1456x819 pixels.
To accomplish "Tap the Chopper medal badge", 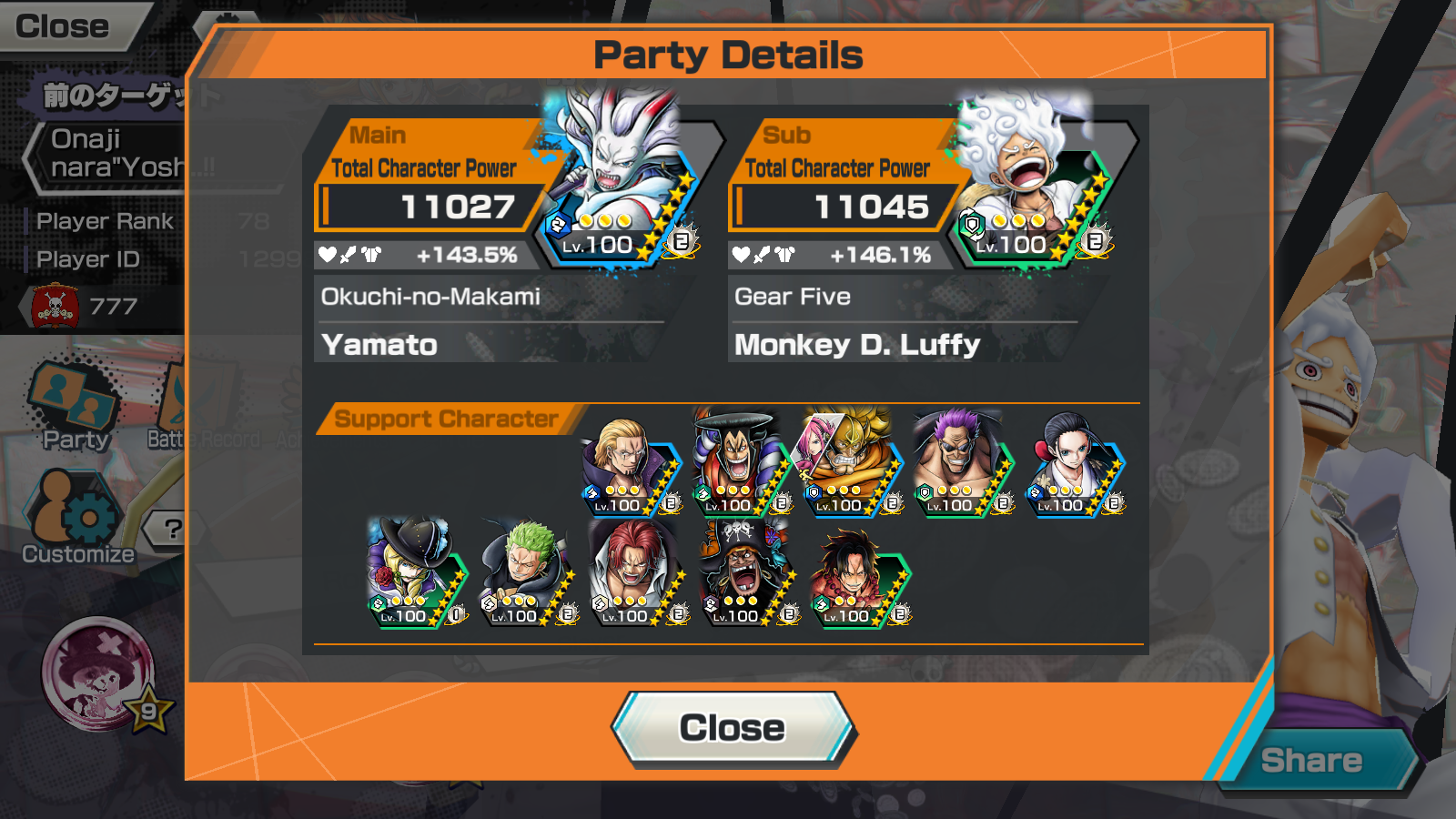I will (x=100, y=673).
